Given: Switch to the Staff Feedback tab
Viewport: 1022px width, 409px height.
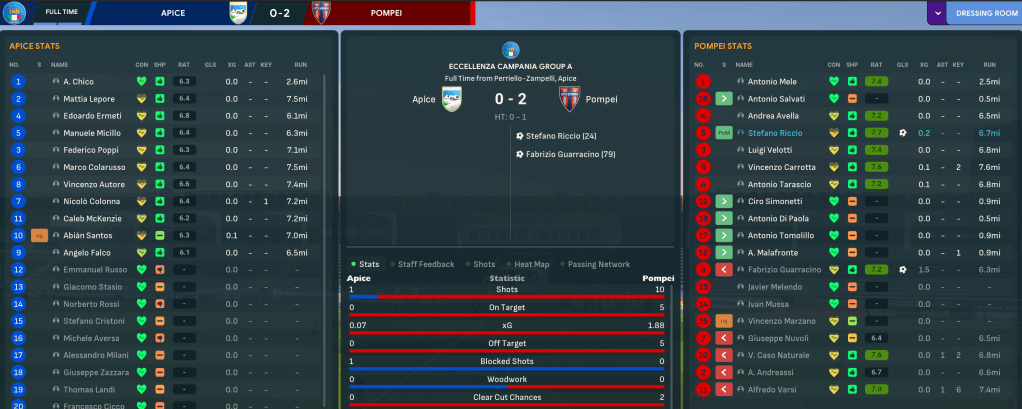Looking at the screenshot, I should tap(427, 264).
